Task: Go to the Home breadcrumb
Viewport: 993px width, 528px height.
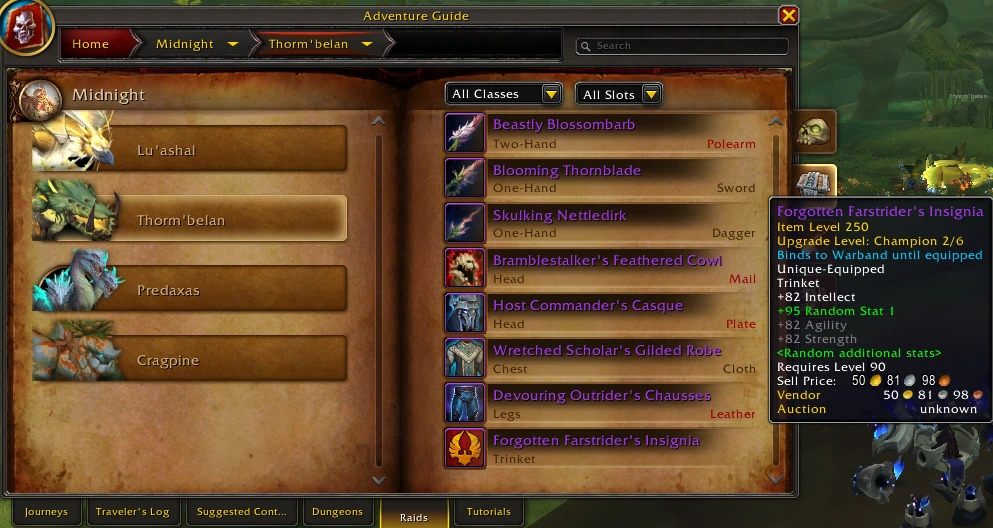Action: [91, 44]
